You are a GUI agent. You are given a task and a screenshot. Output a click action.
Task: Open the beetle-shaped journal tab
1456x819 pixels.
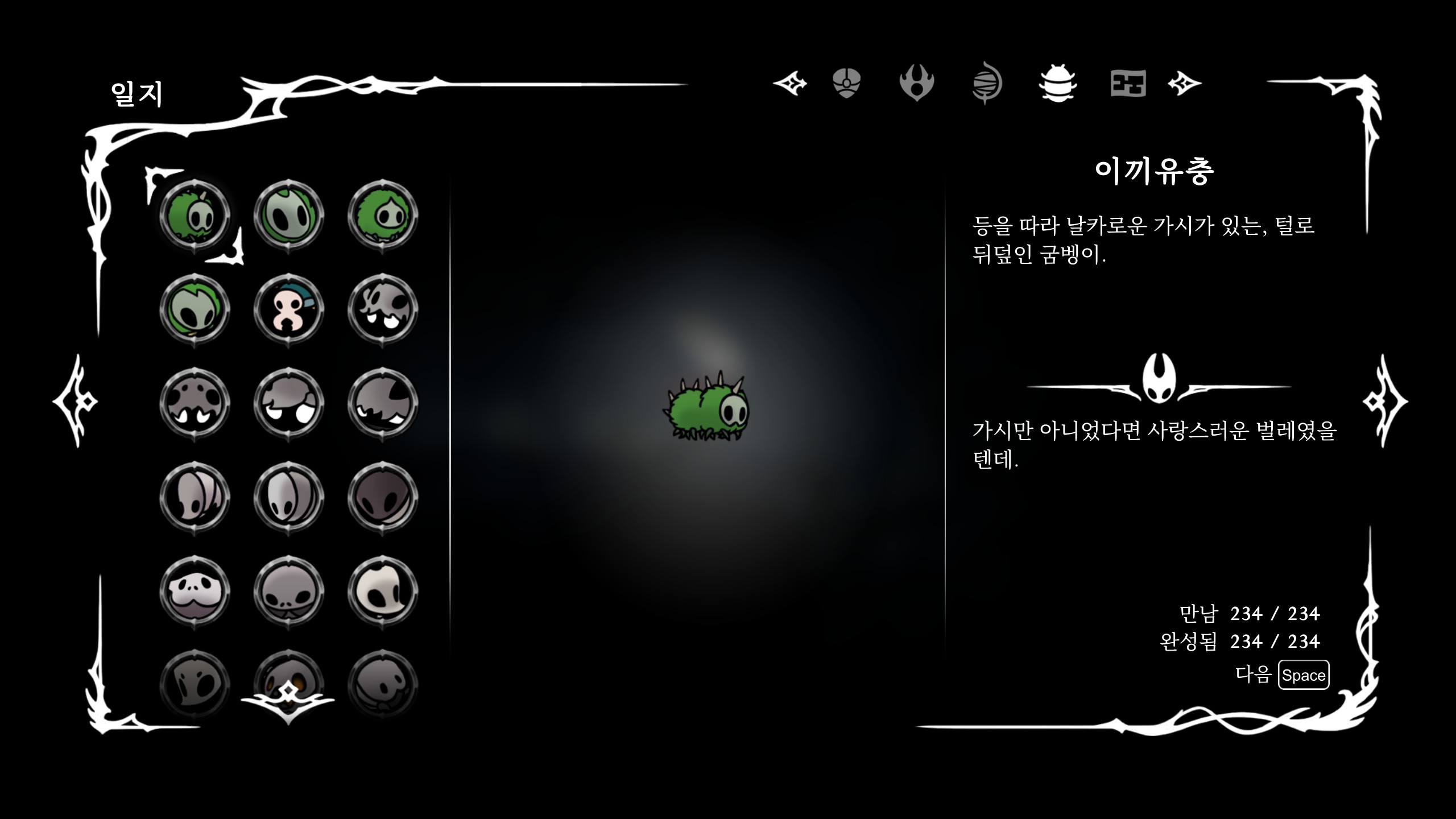(x=1057, y=84)
